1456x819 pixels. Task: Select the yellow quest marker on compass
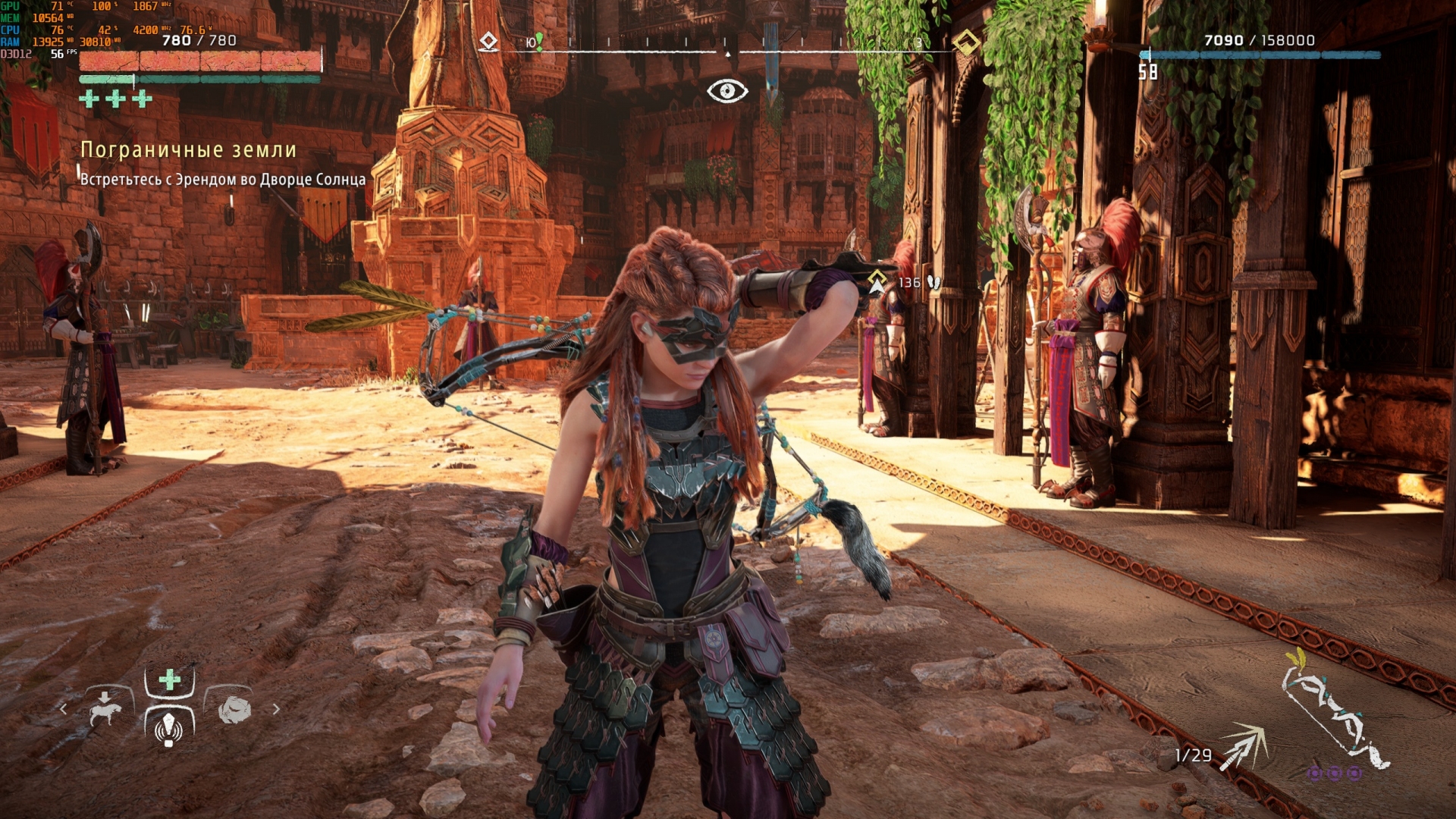tap(965, 42)
